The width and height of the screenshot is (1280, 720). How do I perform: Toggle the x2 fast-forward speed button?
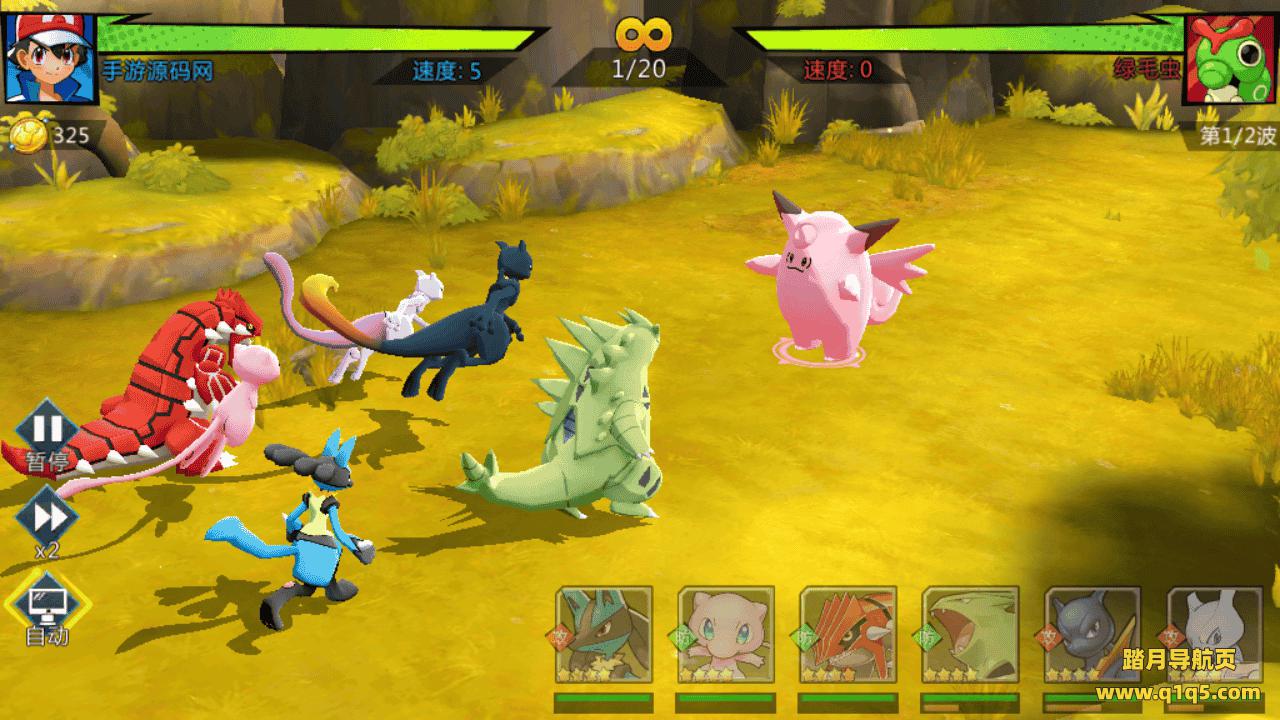[47, 519]
